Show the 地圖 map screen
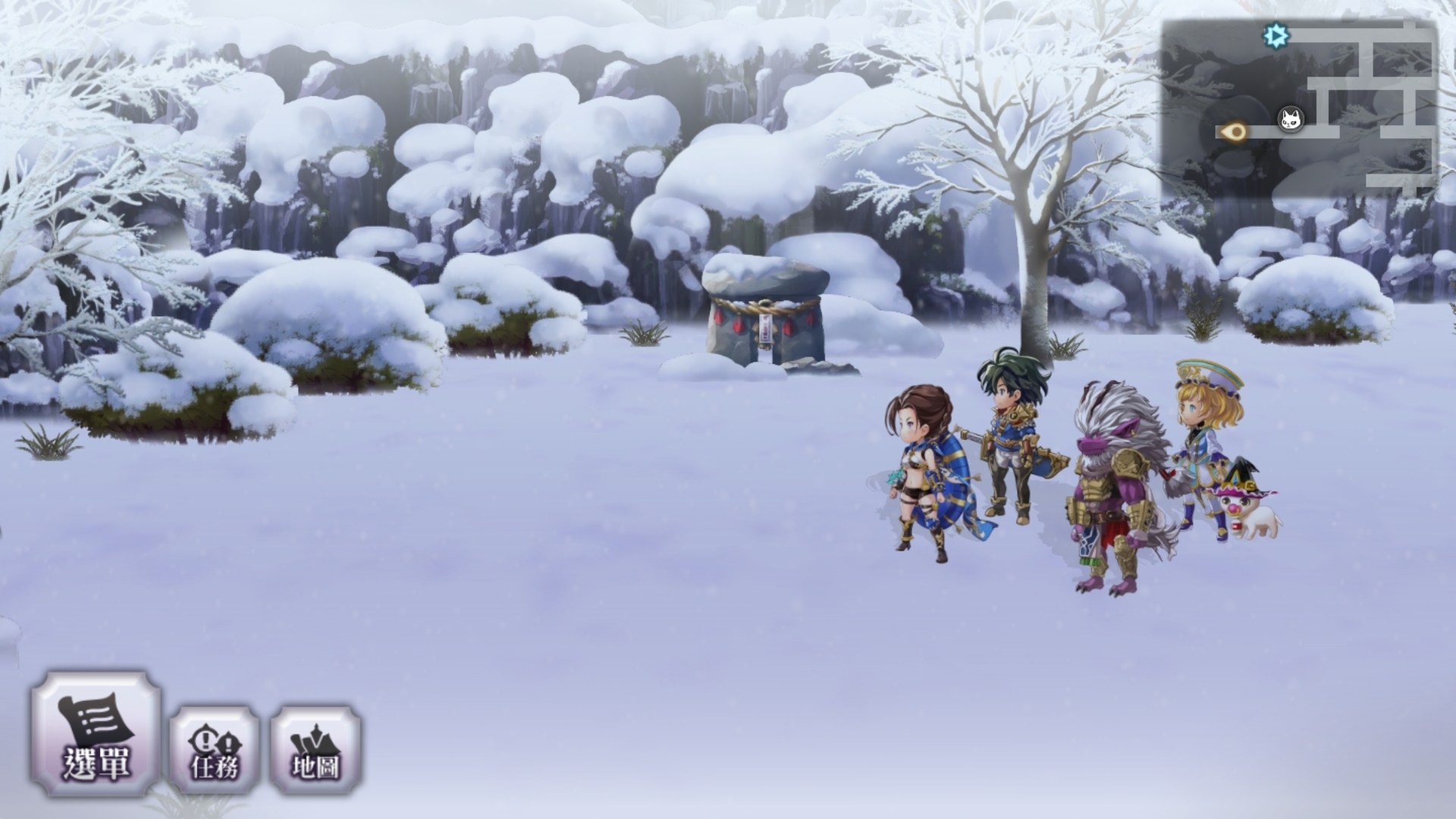The height and width of the screenshot is (819, 1456). [315, 750]
